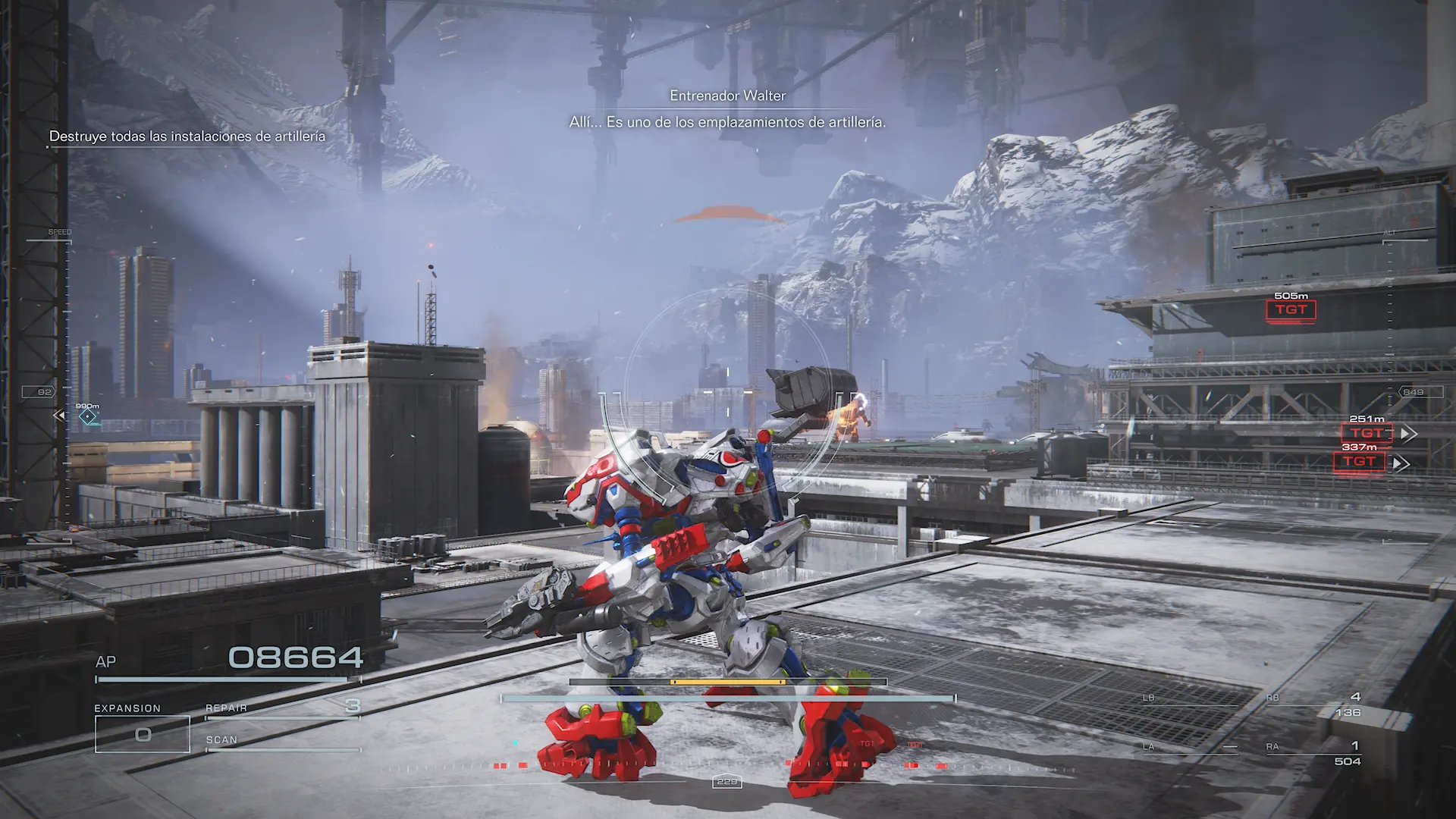Select the TGT marker at 505m
1456x819 pixels.
pyautogui.click(x=1290, y=310)
